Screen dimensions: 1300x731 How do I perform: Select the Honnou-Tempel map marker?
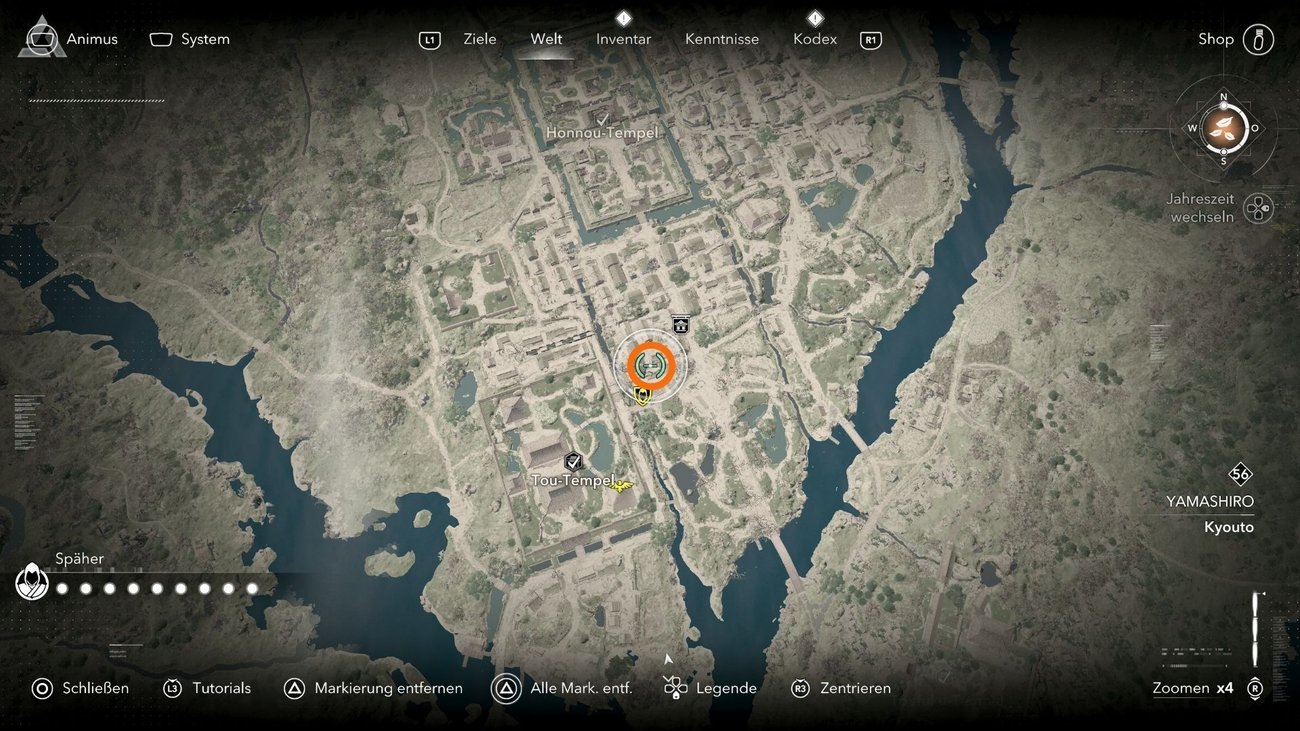point(602,131)
